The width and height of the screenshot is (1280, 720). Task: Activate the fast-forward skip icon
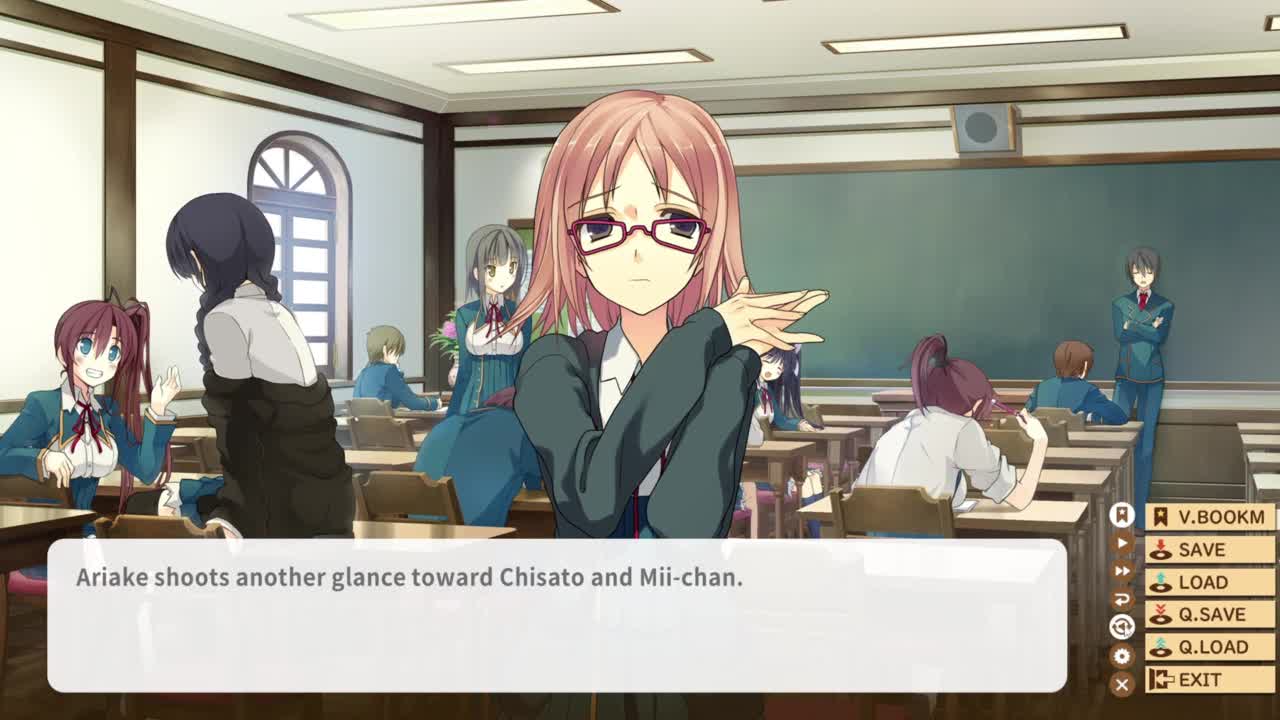click(x=1122, y=571)
